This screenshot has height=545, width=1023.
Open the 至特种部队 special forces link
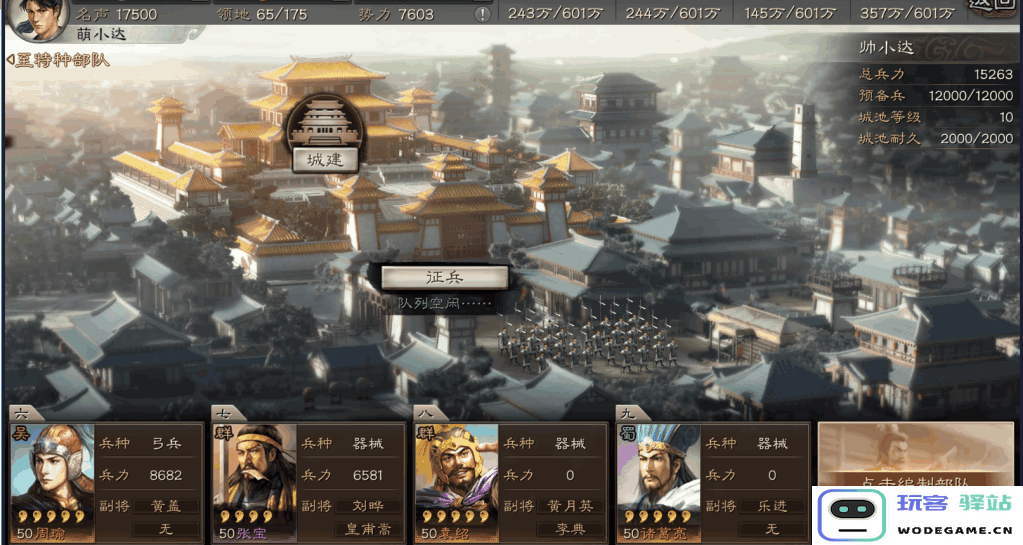[58, 60]
